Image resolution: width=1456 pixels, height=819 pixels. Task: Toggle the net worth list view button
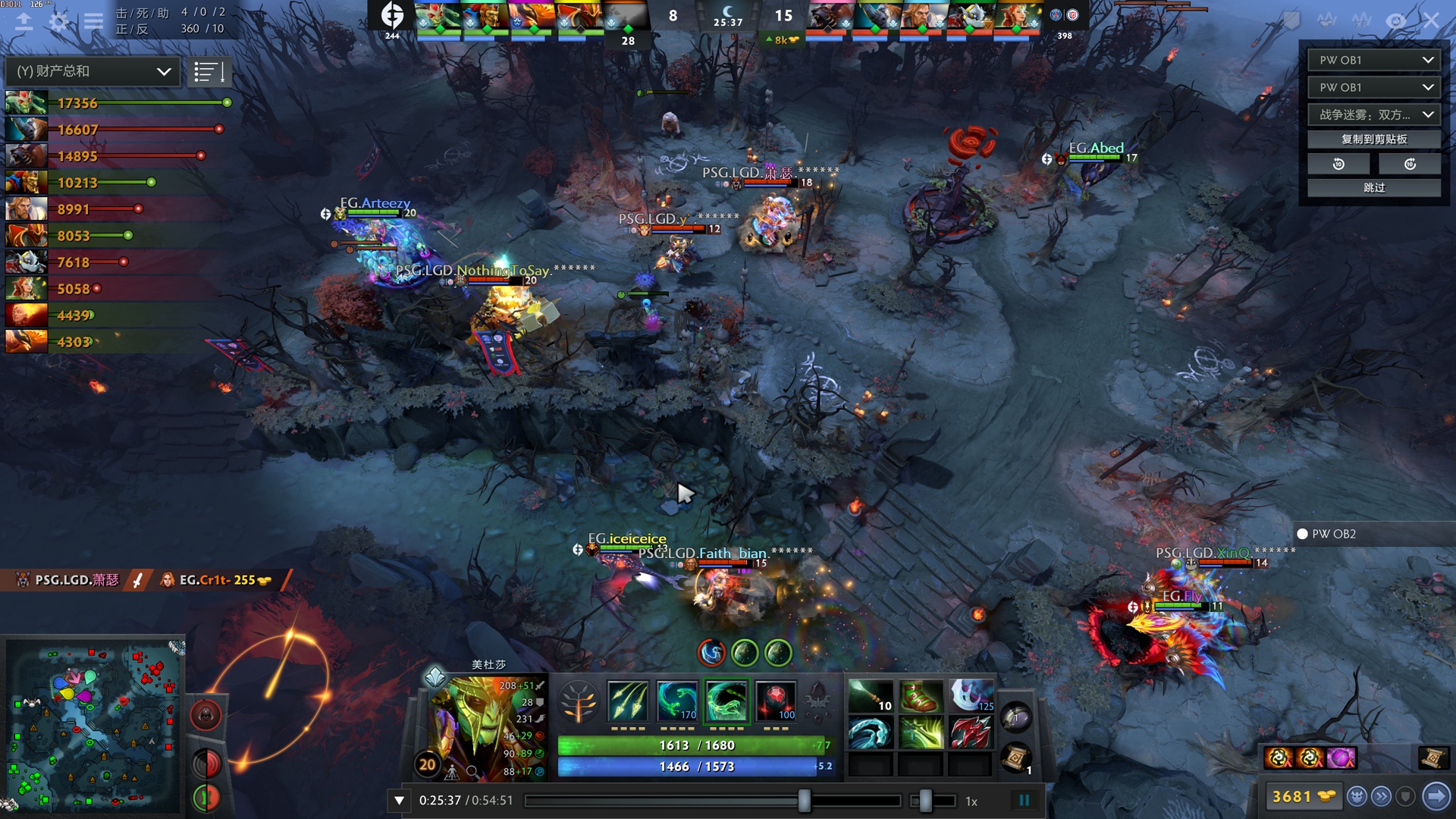[209, 72]
